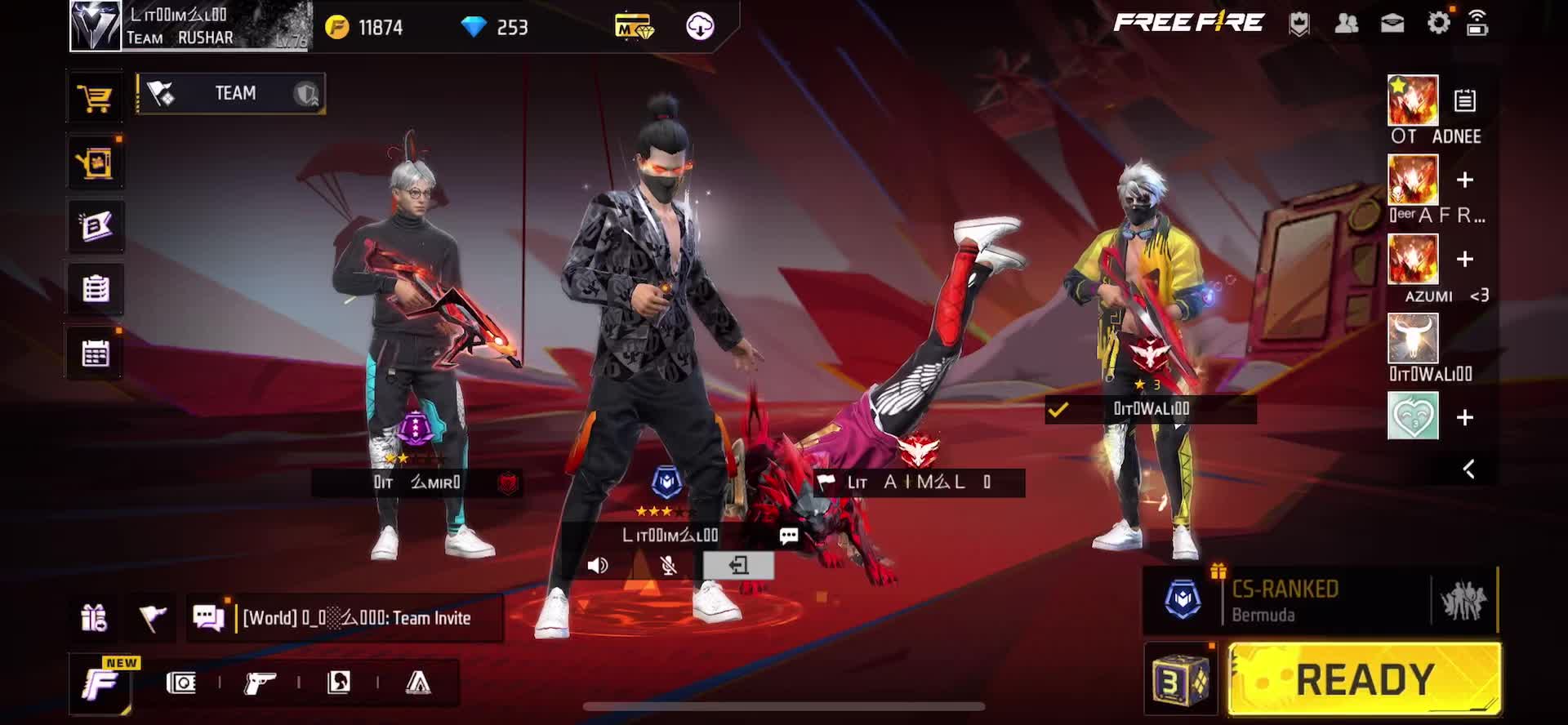Leave the team with exit button
Viewport: 1568px width, 725px height.
(x=738, y=565)
